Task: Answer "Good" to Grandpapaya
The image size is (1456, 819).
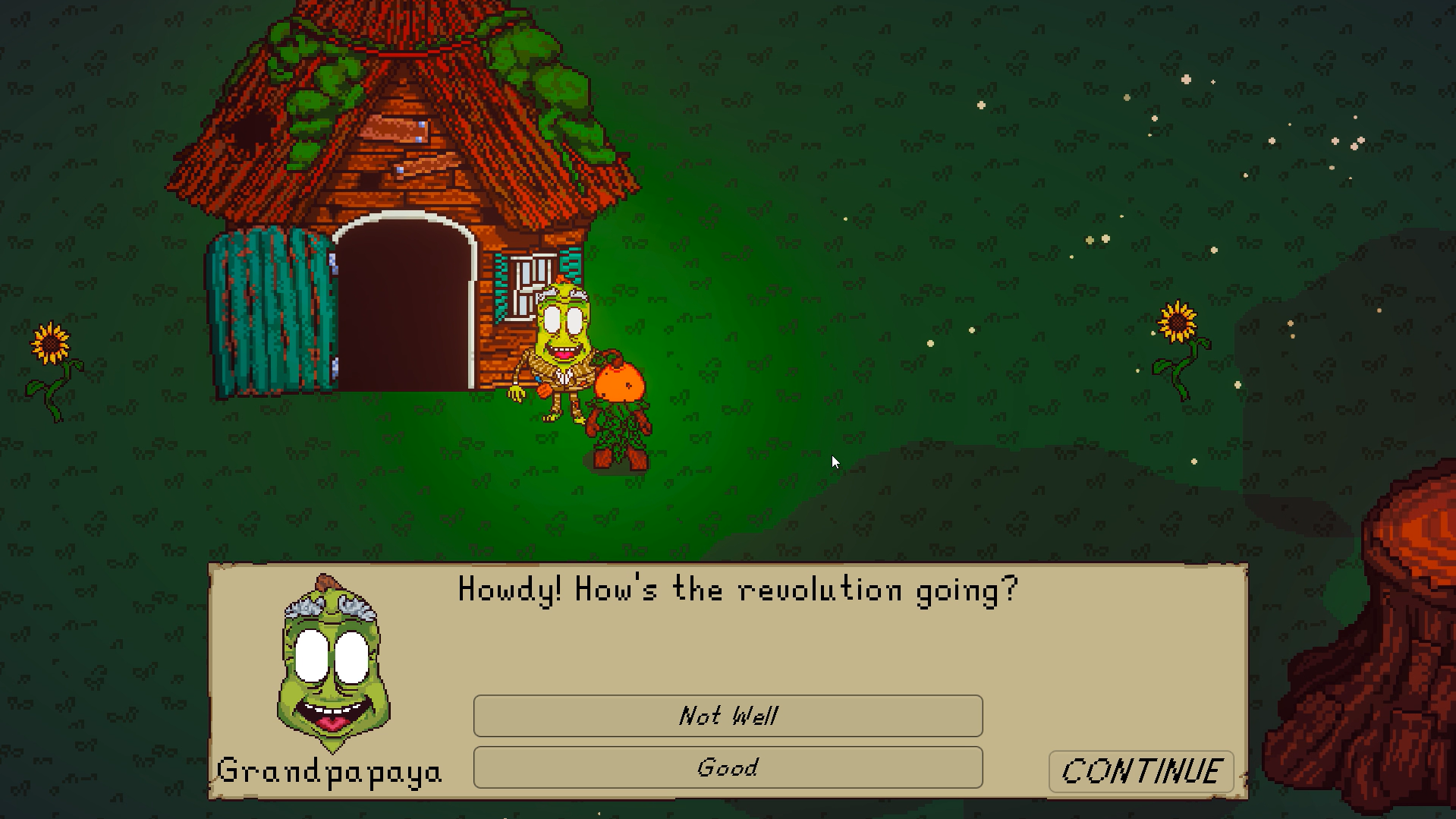Action: (x=728, y=767)
